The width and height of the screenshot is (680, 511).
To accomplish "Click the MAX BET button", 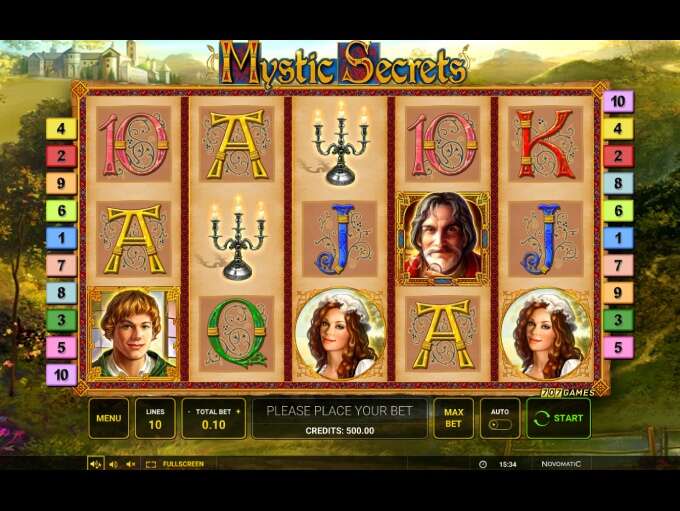I will 453,418.
